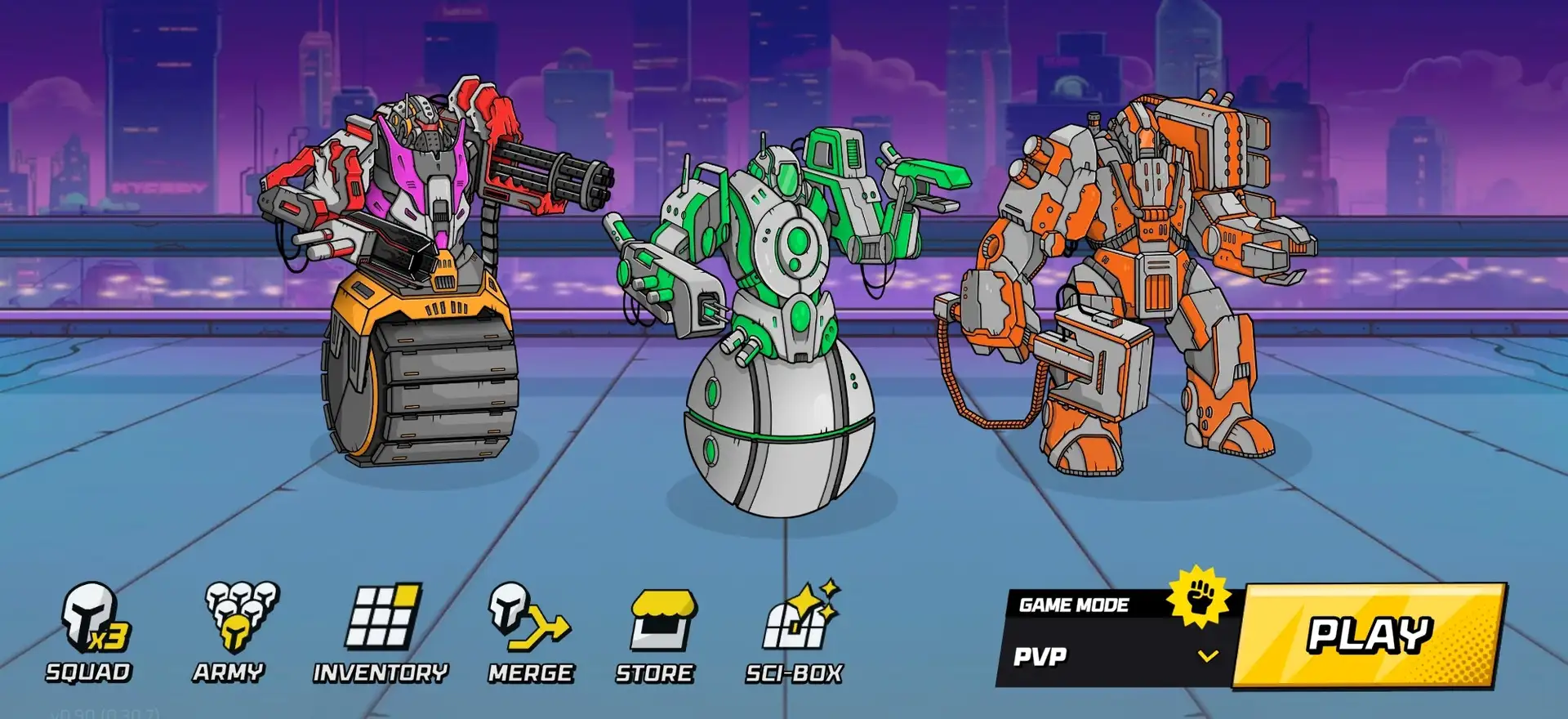This screenshot has height=719, width=1568.
Task: Open the Army screen
Action: click(232, 631)
